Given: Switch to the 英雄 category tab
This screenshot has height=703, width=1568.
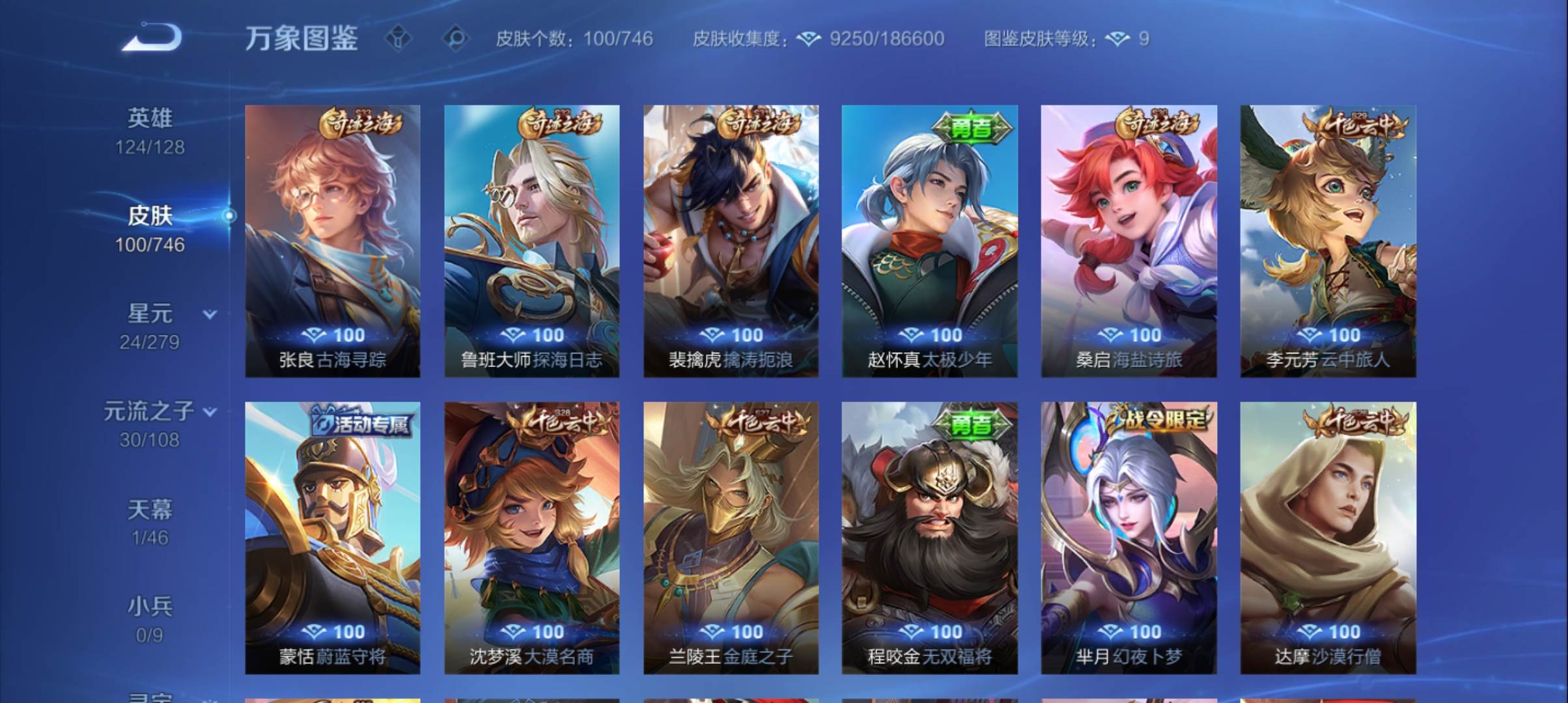Looking at the screenshot, I should coord(151,117).
